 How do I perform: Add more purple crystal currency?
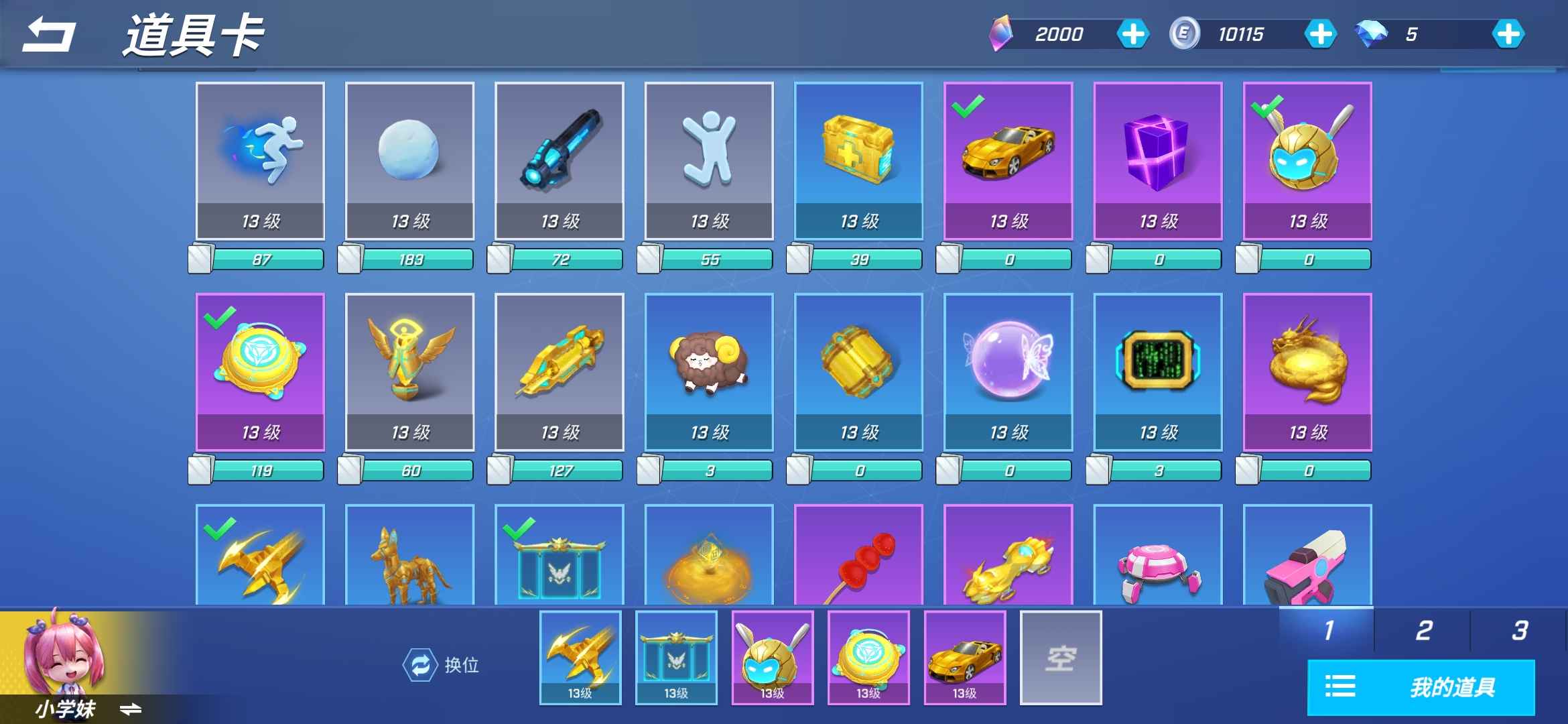click(x=1132, y=34)
